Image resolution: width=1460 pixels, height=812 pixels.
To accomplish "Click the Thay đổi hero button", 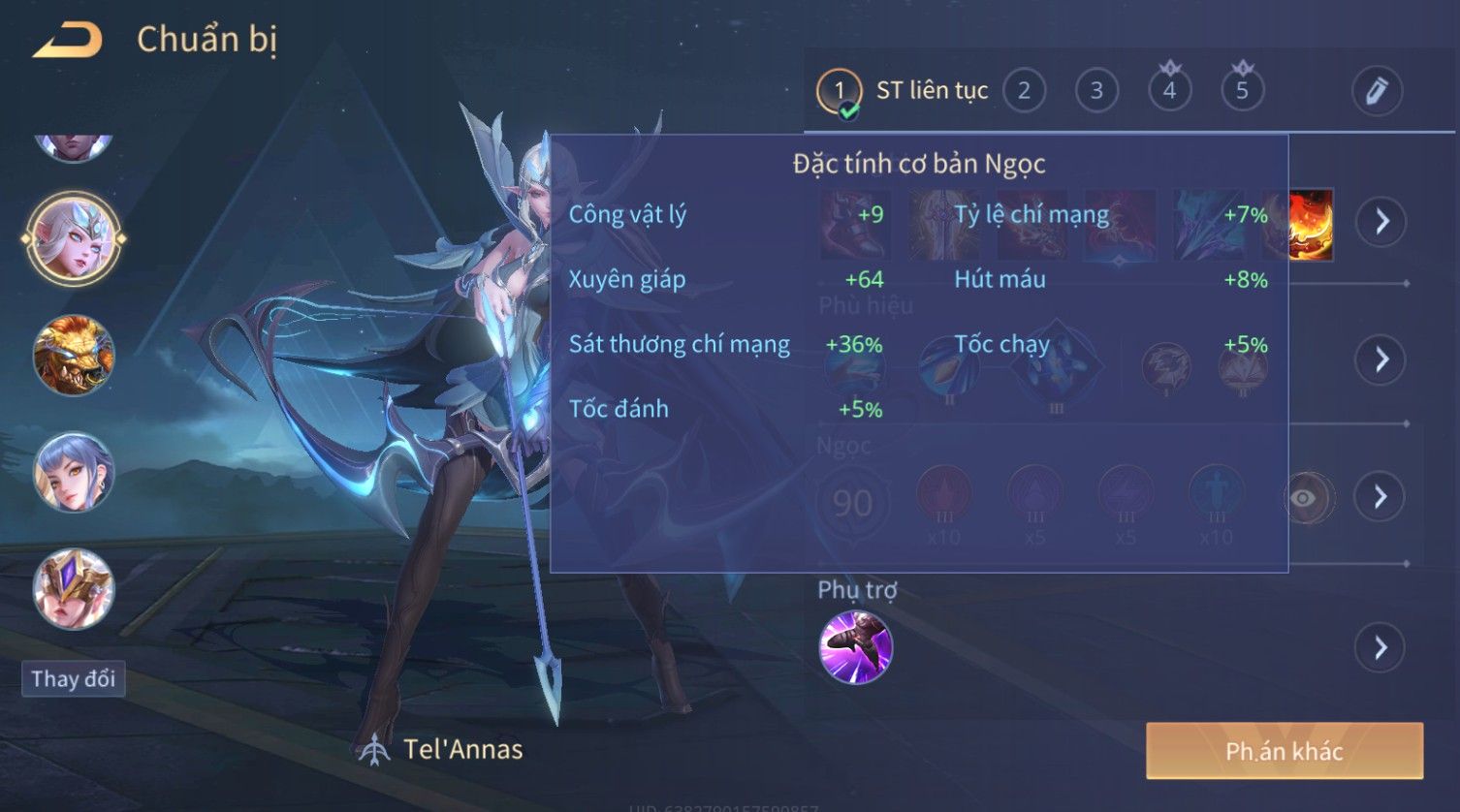I will [74, 678].
